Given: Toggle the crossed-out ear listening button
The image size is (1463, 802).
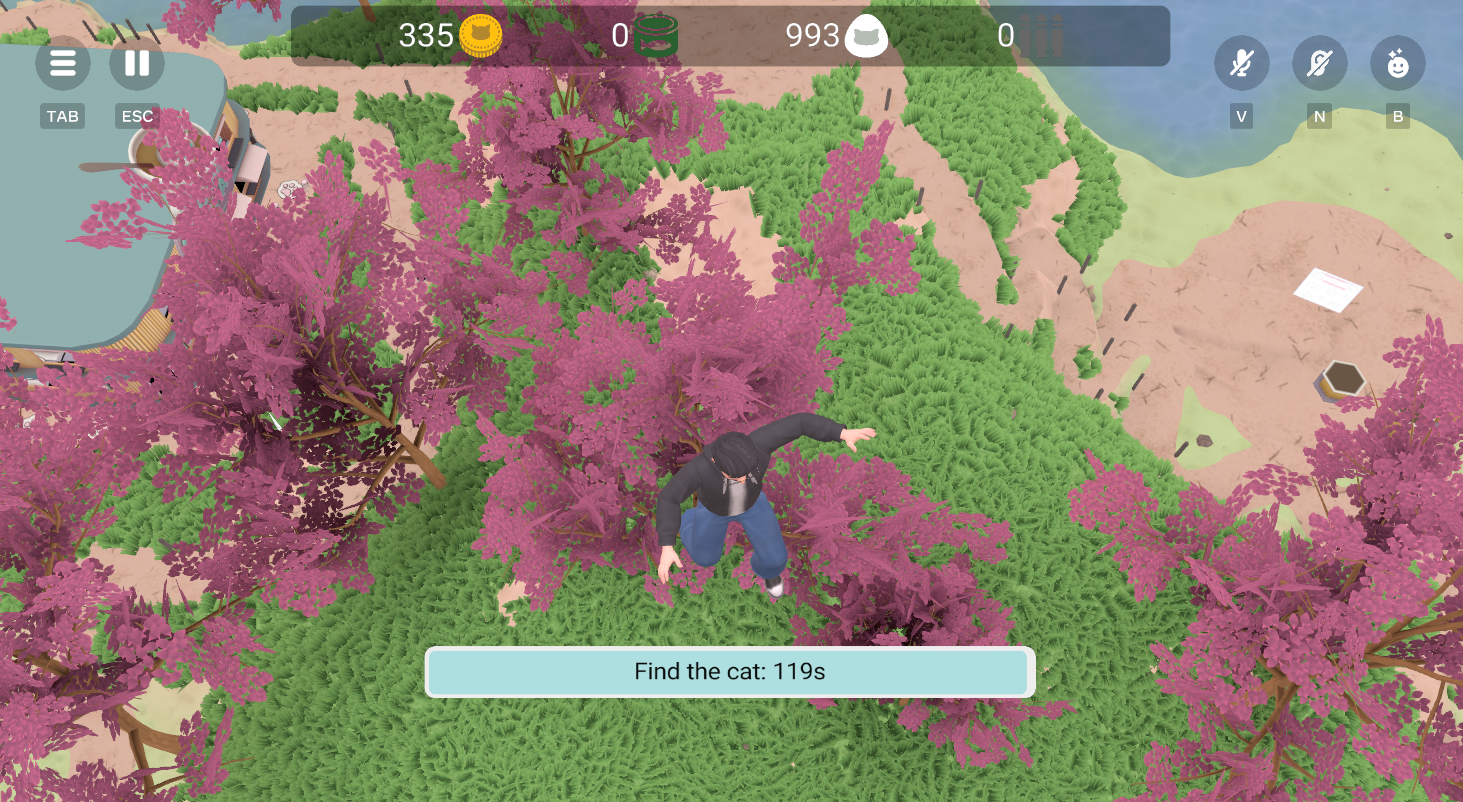Looking at the screenshot, I should point(1319,65).
